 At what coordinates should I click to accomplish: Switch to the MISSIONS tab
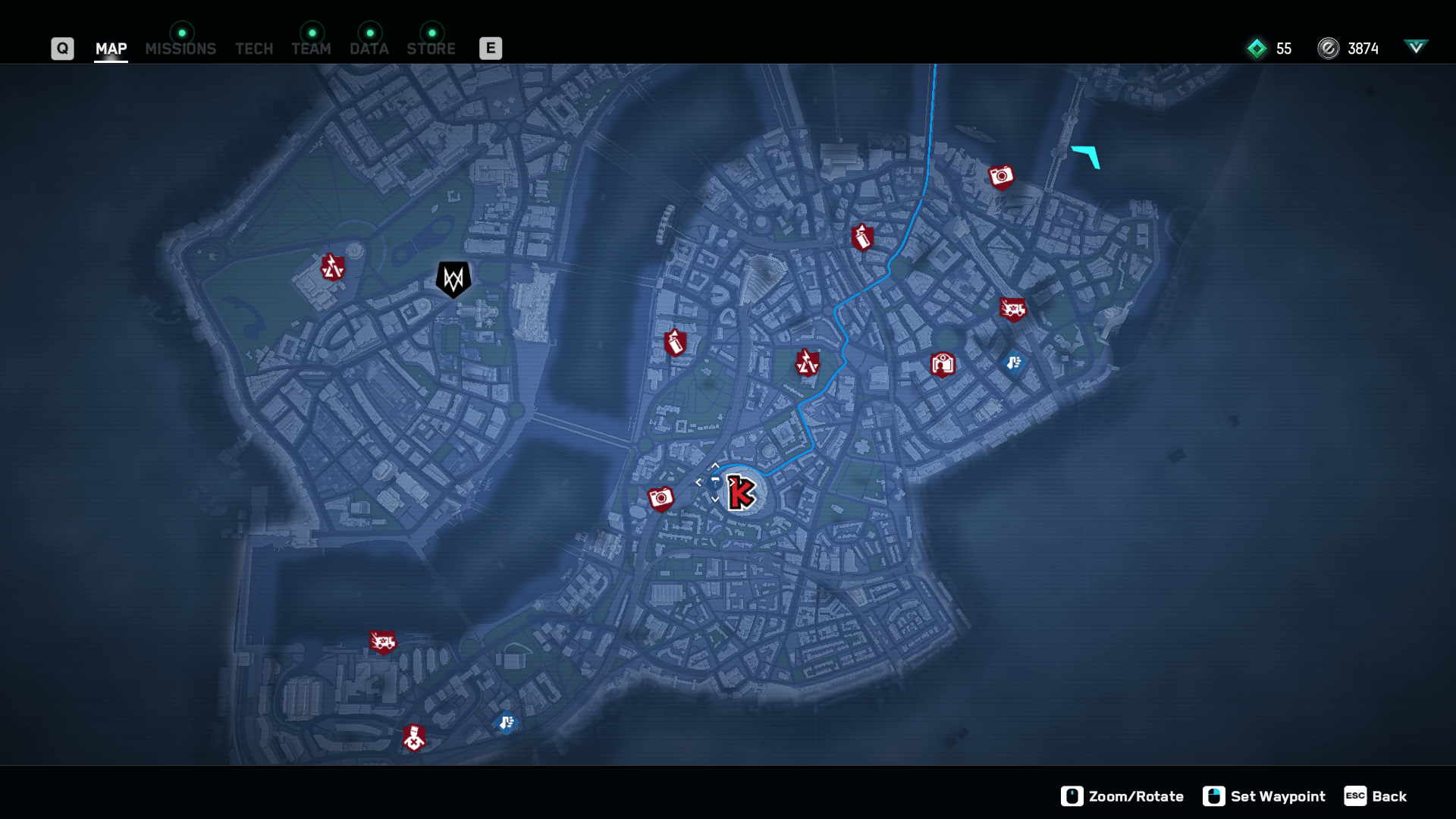click(x=180, y=49)
